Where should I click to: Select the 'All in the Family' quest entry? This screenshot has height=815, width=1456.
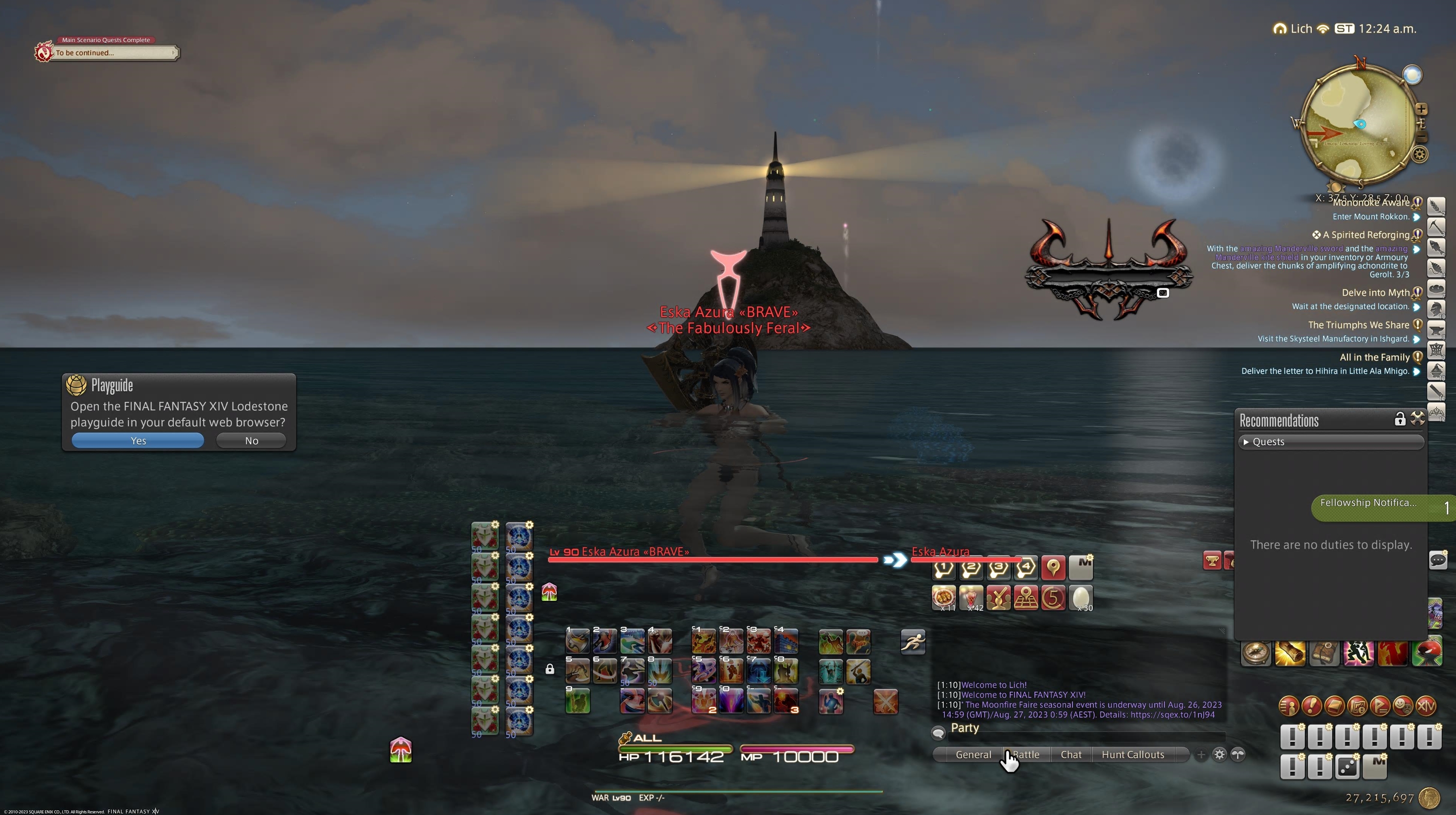click(x=1374, y=357)
